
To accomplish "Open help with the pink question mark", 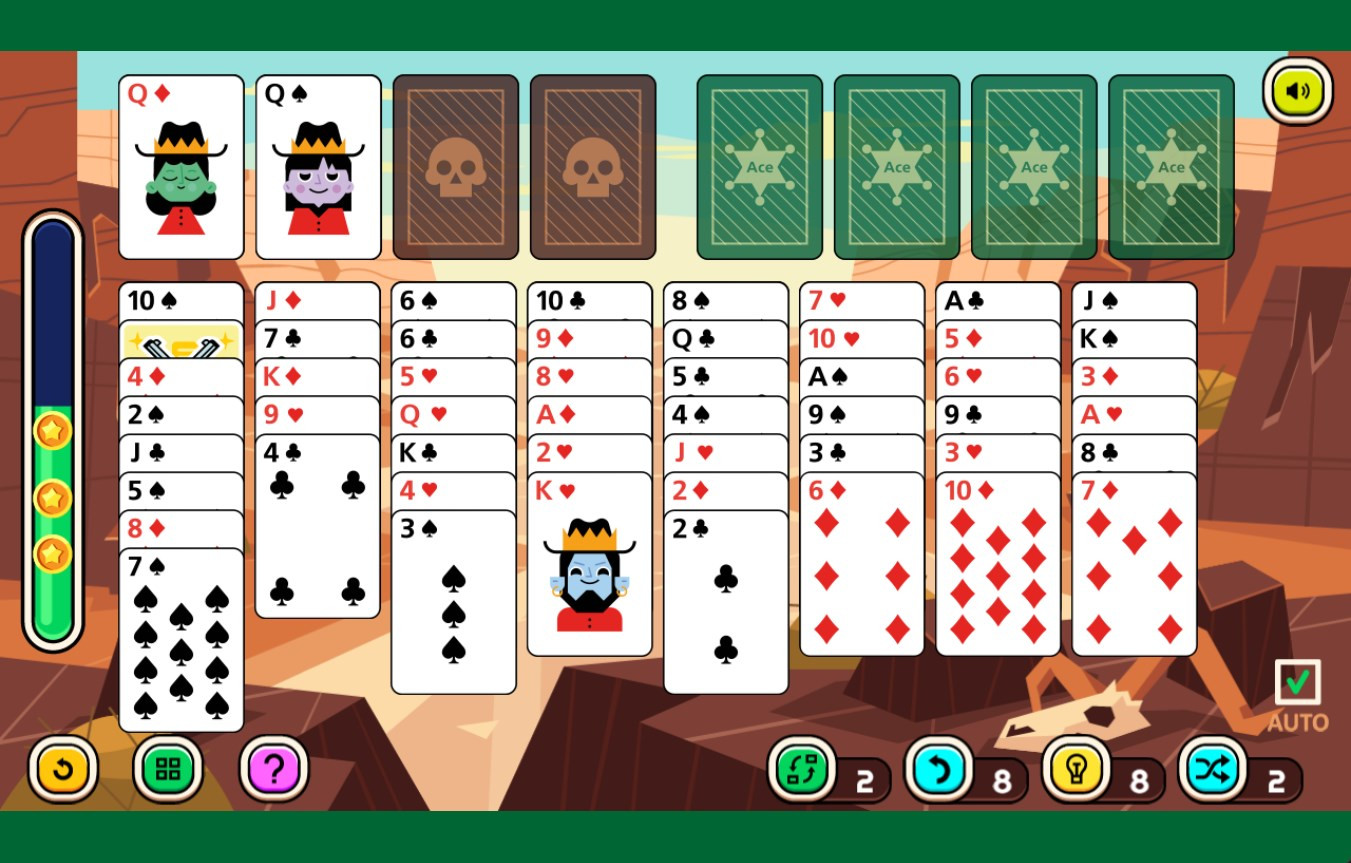I will tap(274, 769).
